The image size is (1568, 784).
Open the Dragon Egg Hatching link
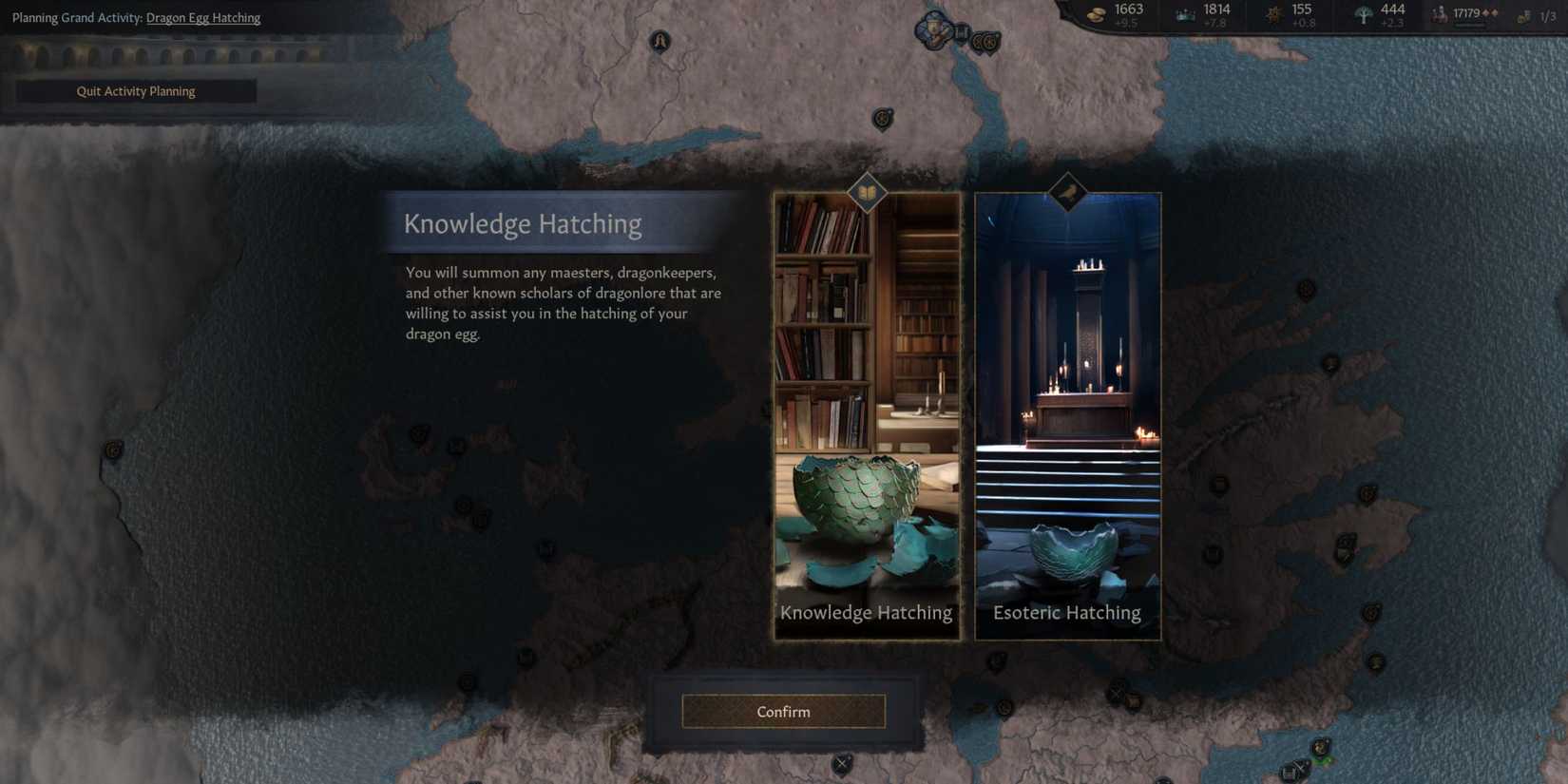pos(202,17)
